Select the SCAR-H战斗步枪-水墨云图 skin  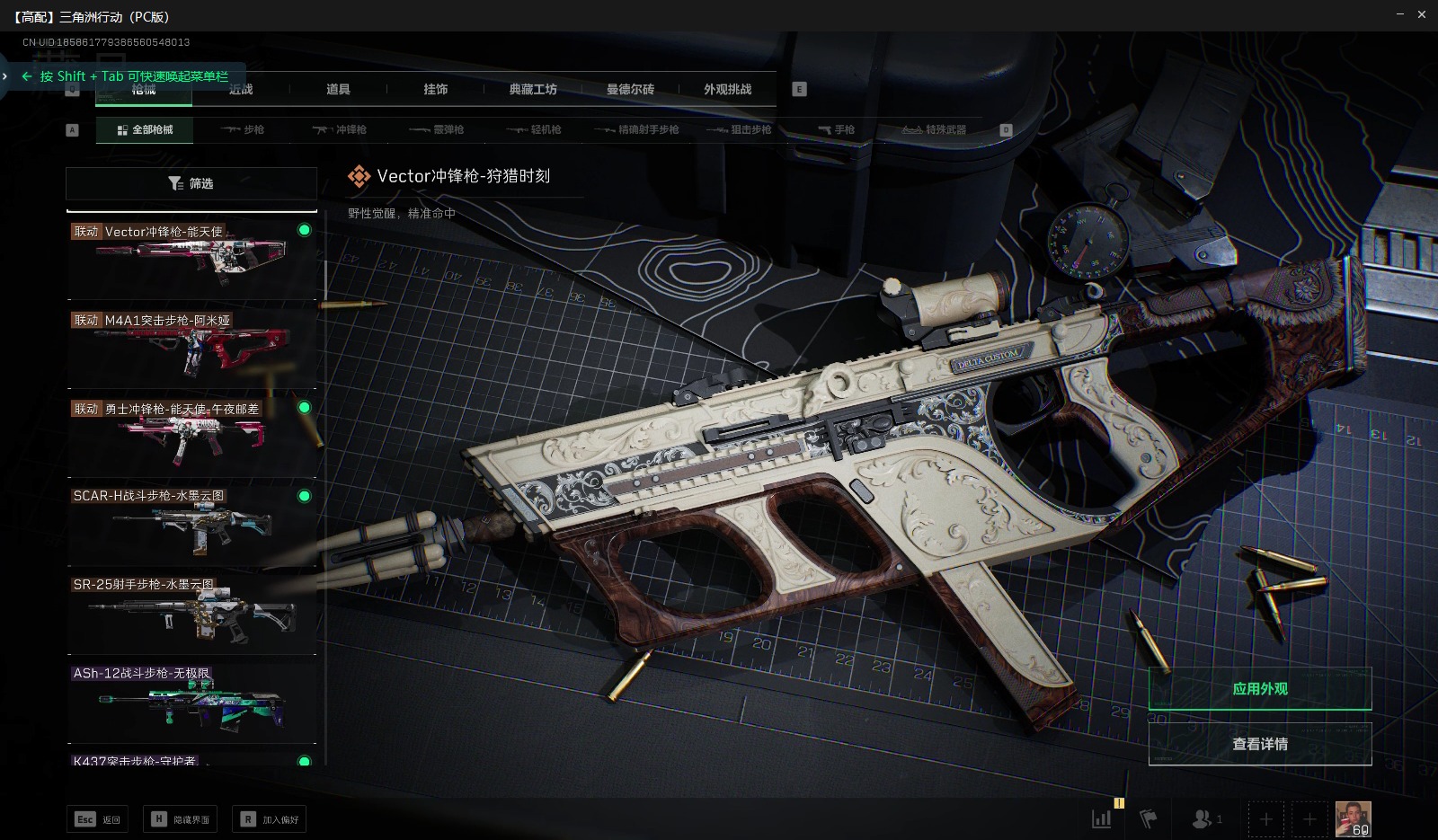coord(191,524)
